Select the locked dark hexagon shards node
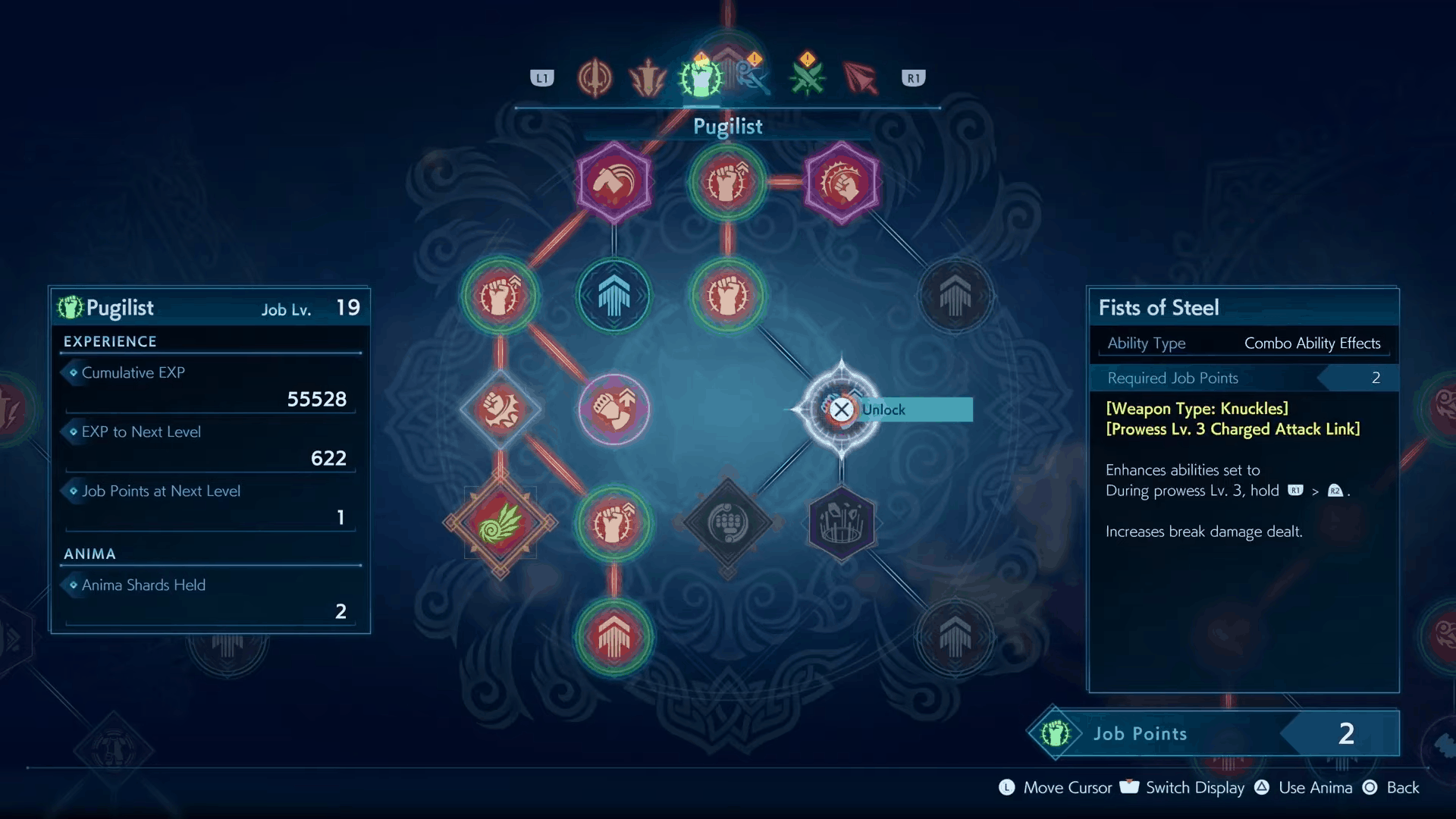Image resolution: width=1456 pixels, height=819 pixels. 841,523
